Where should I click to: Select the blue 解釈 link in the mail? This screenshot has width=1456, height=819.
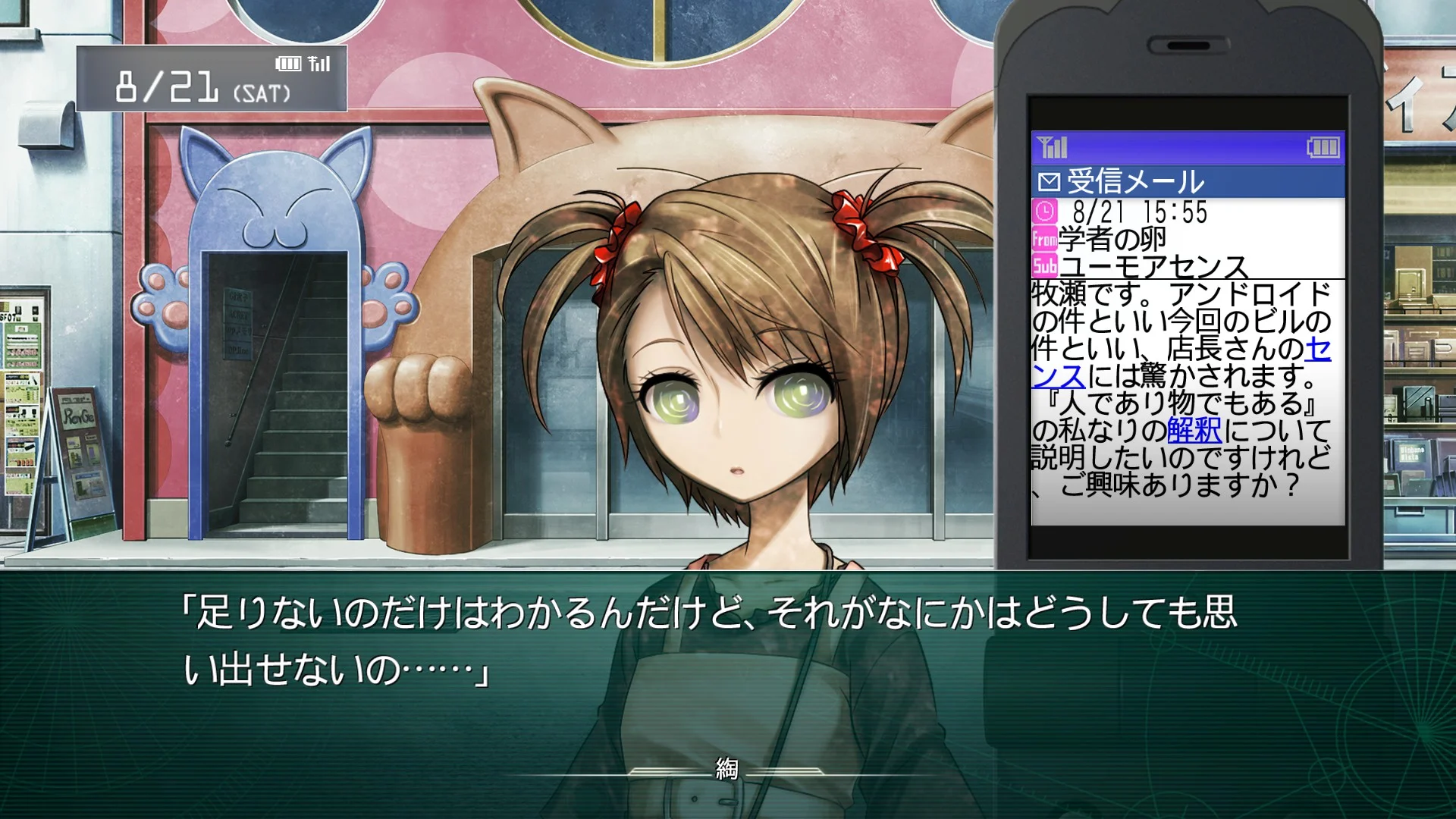click(1194, 431)
